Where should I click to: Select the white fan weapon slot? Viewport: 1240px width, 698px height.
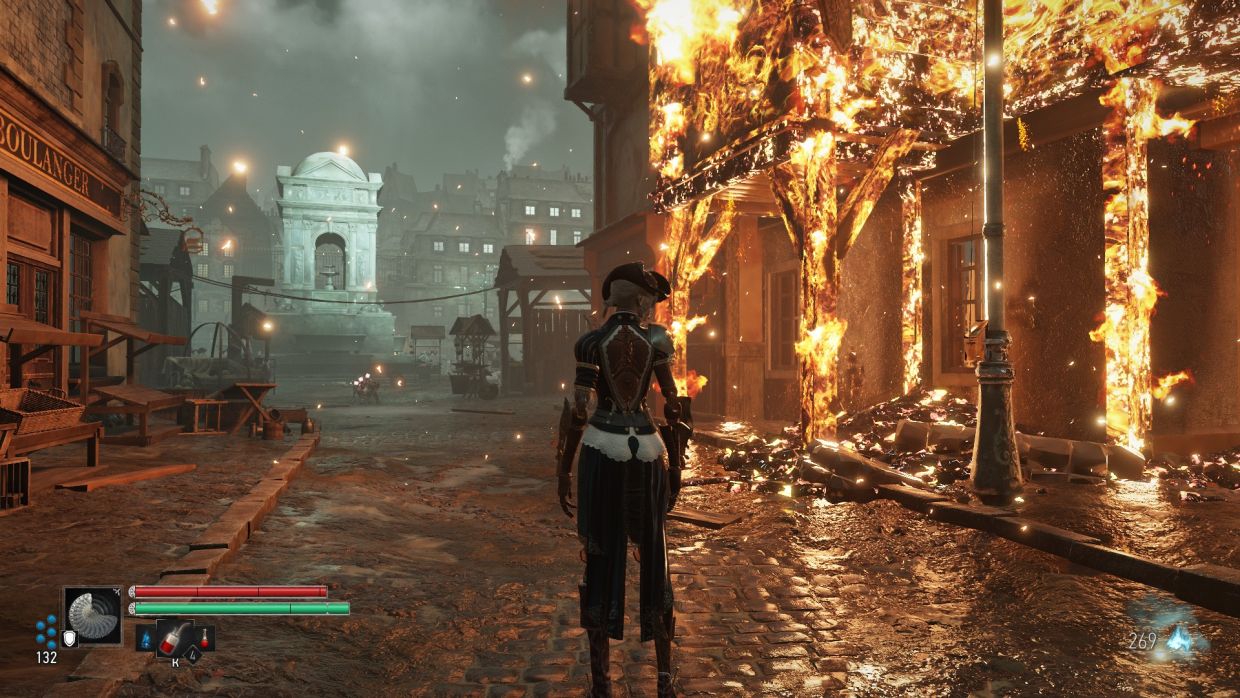[93, 615]
